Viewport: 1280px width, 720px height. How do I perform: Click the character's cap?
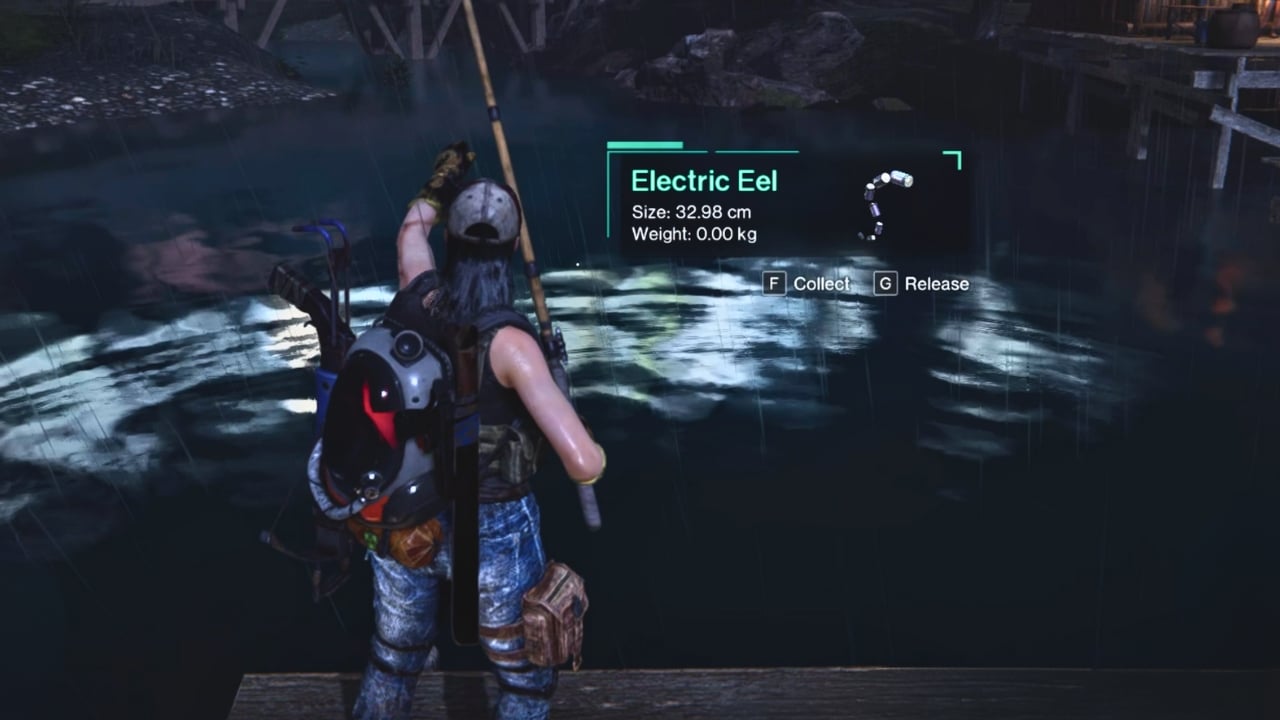tap(477, 205)
